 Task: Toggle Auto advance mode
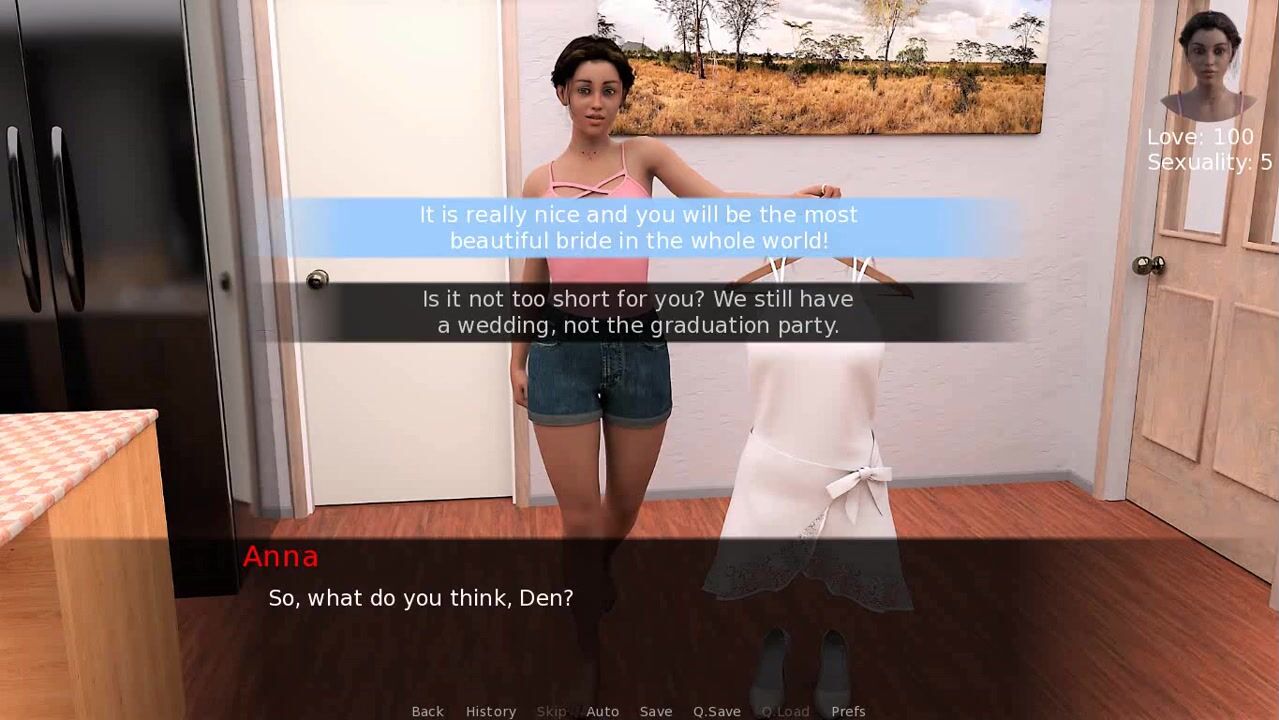602,711
